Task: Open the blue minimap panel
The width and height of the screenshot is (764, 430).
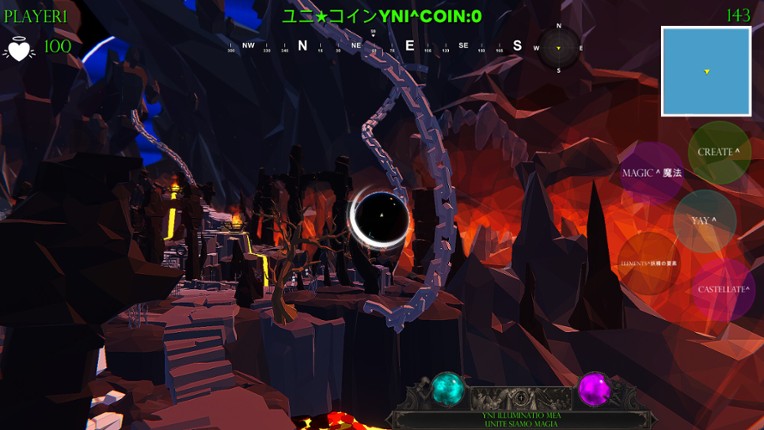Action: (706, 71)
